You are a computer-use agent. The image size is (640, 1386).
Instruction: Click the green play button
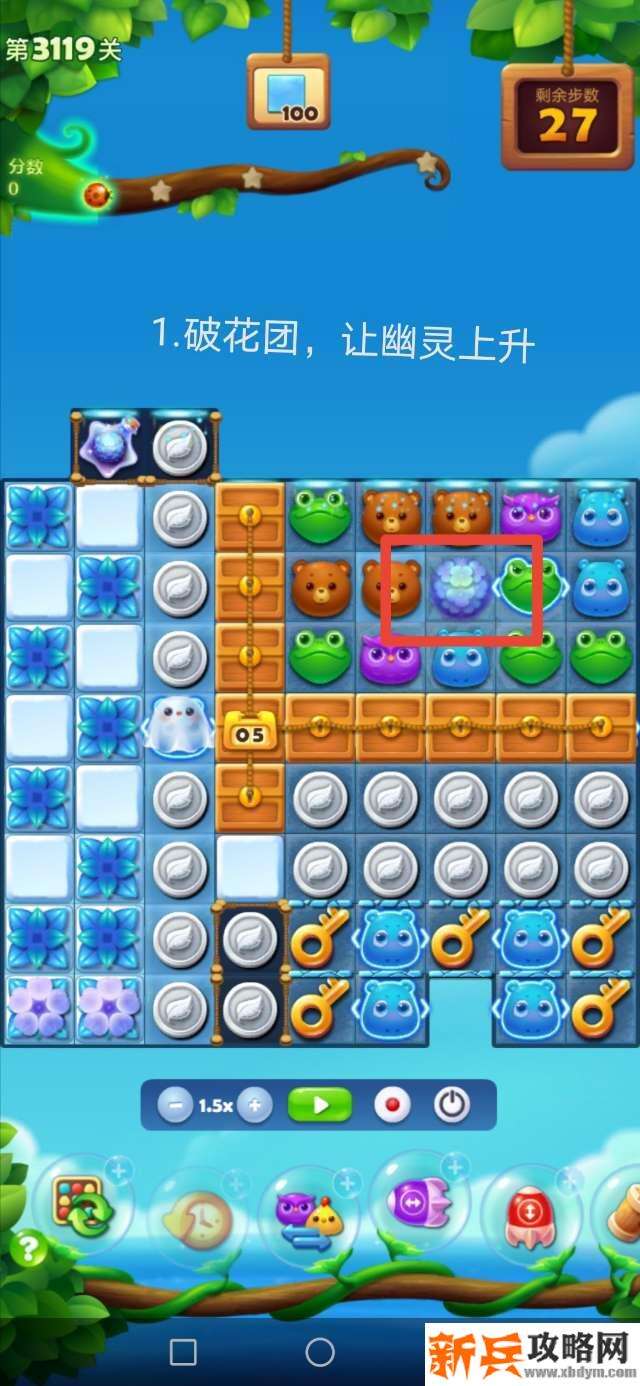[320, 1106]
